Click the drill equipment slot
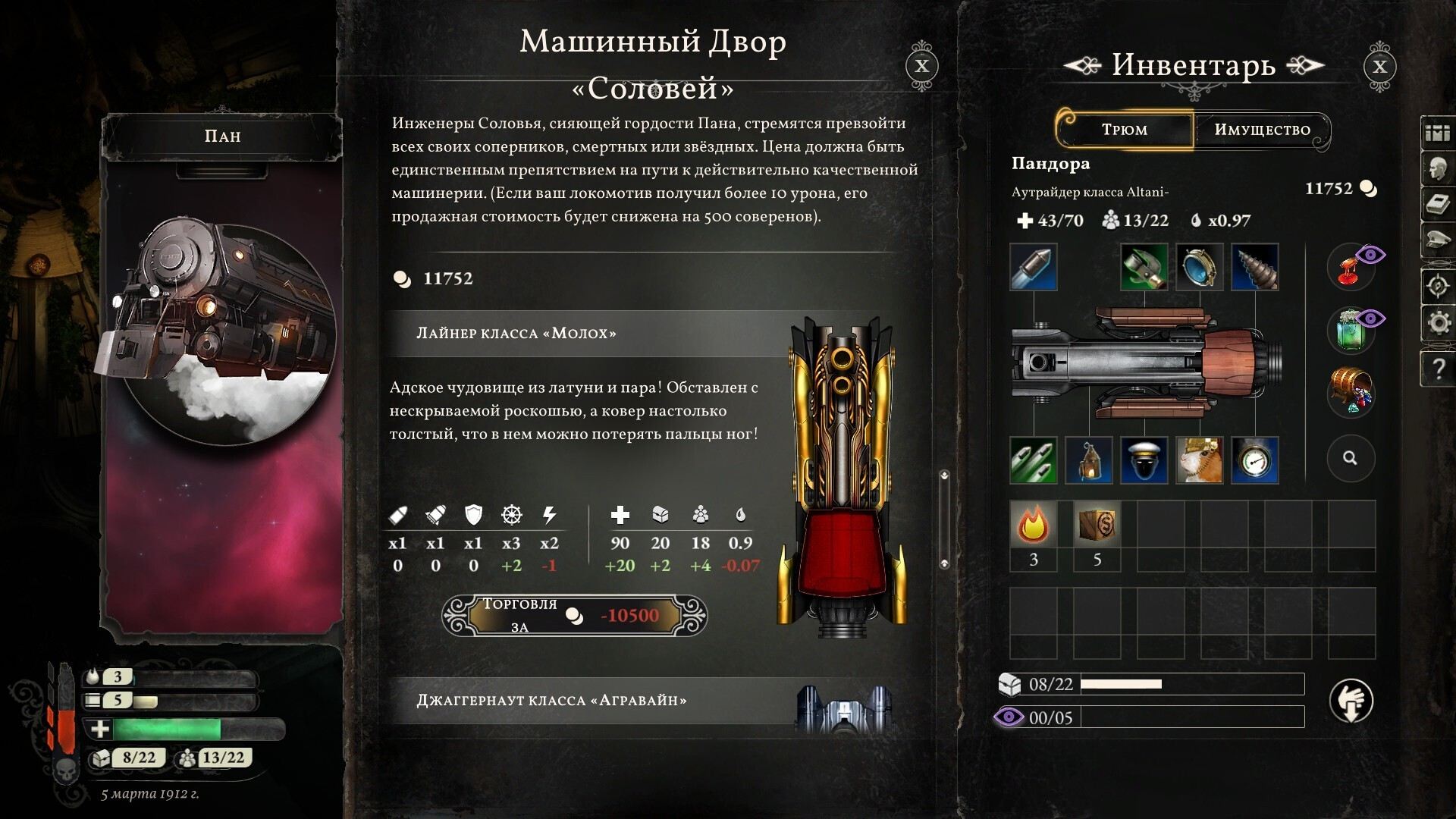This screenshot has height=819, width=1456. click(x=1255, y=267)
